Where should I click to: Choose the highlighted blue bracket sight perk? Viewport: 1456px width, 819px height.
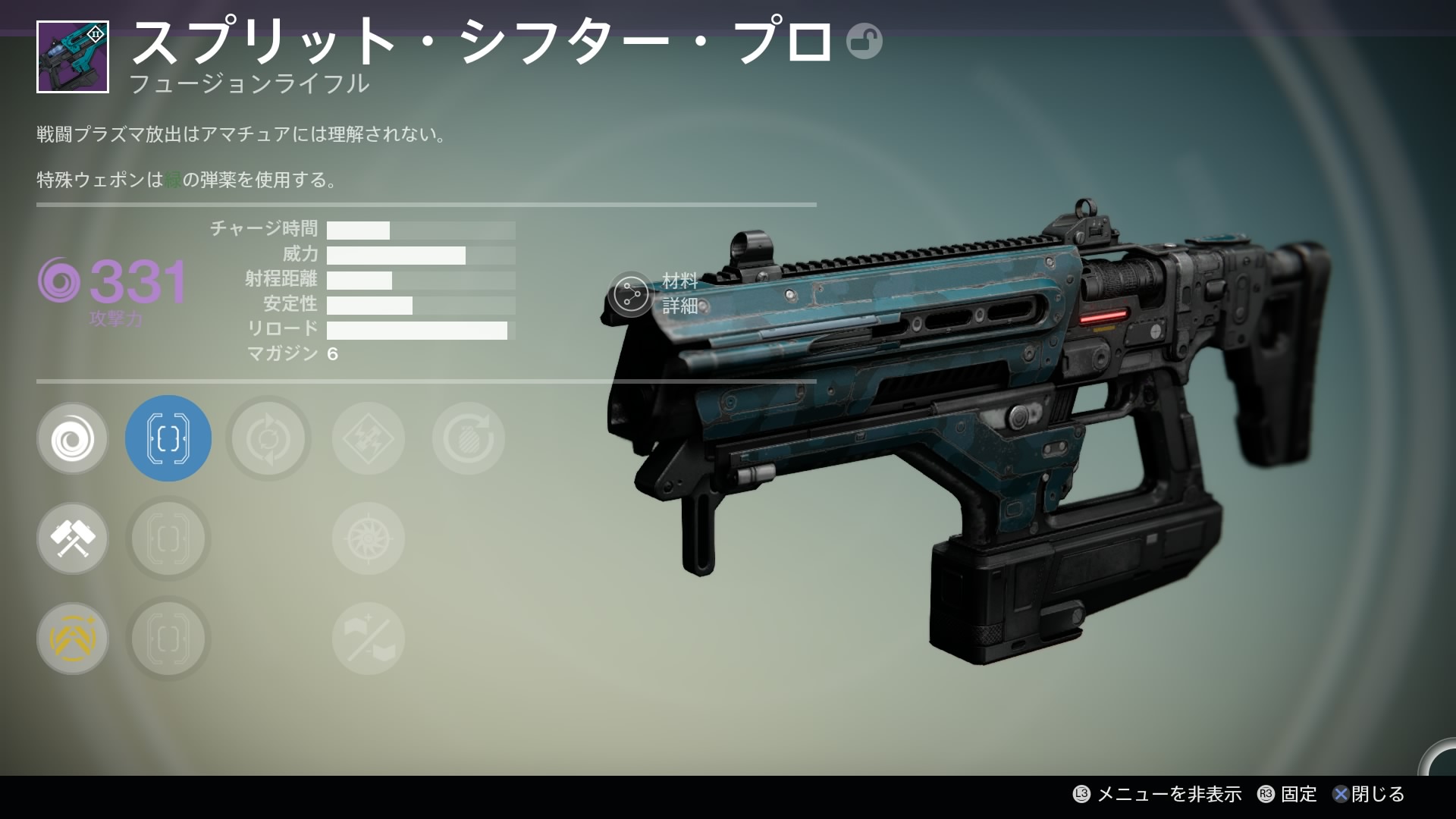[x=168, y=438]
